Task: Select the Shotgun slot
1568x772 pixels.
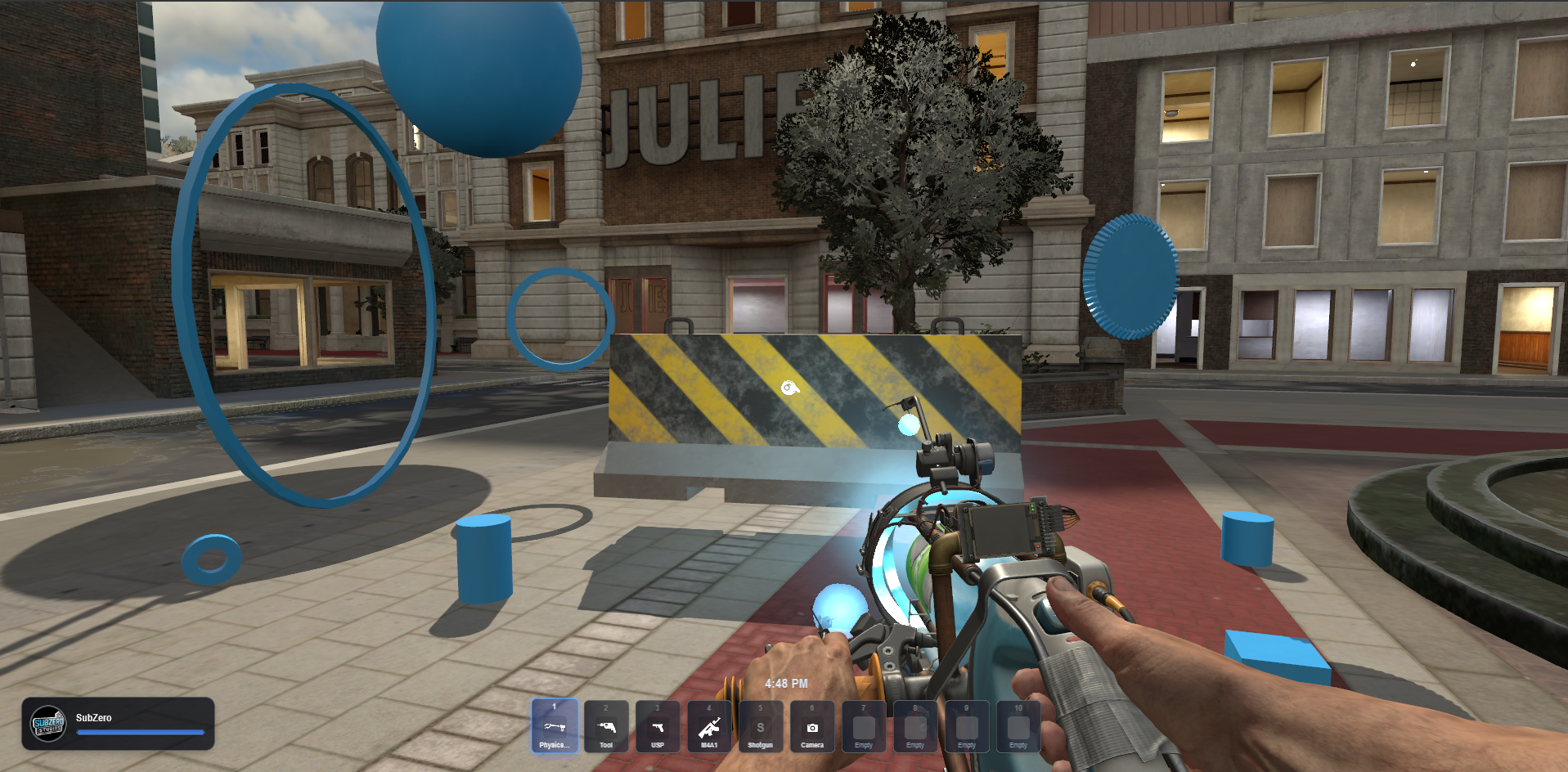Action: click(x=761, y=726)
